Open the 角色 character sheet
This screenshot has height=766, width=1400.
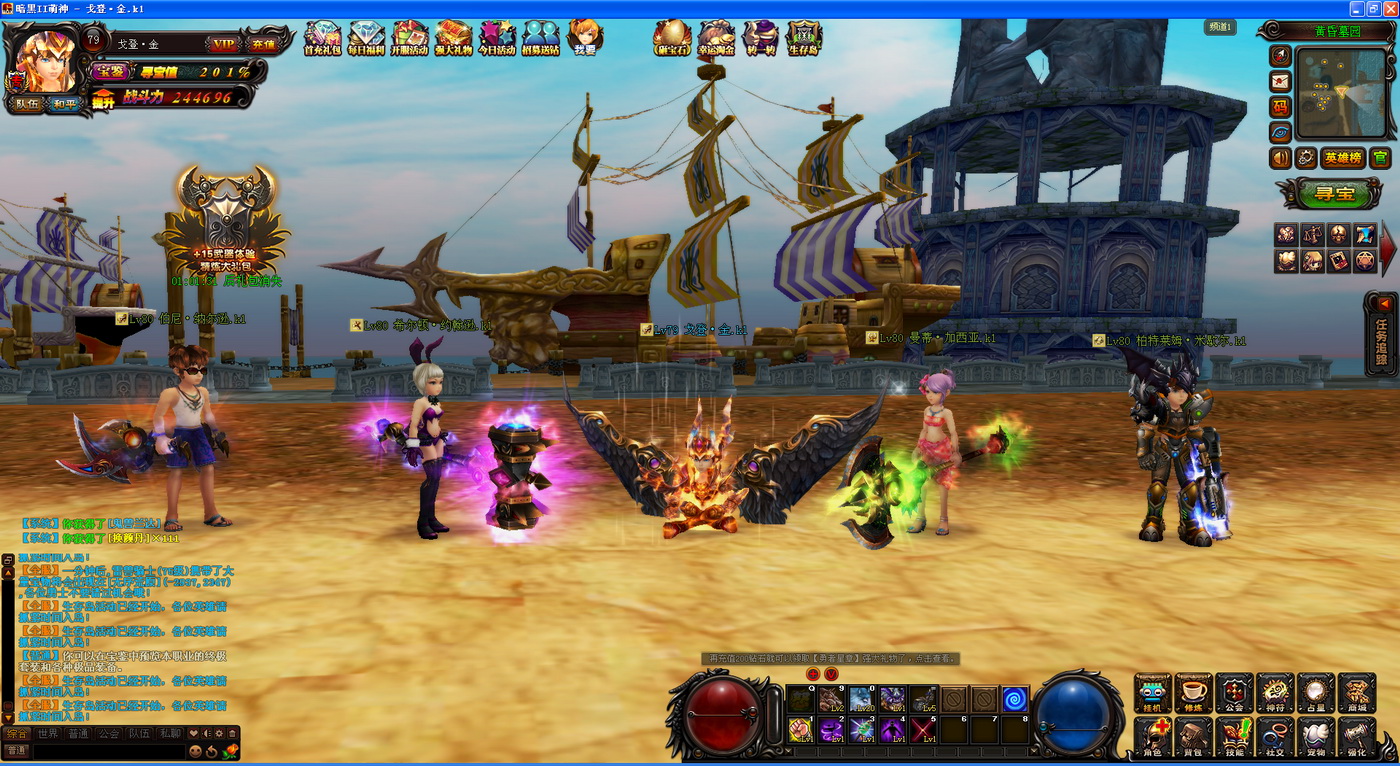pos(1152,737)
